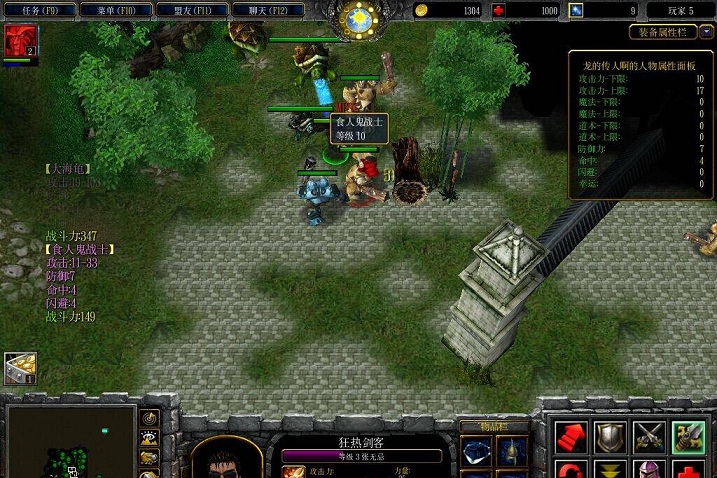This screenshot has height=478, width=717.
Task: Activate the red Move command icon
Action: click(x=571, y=437)
